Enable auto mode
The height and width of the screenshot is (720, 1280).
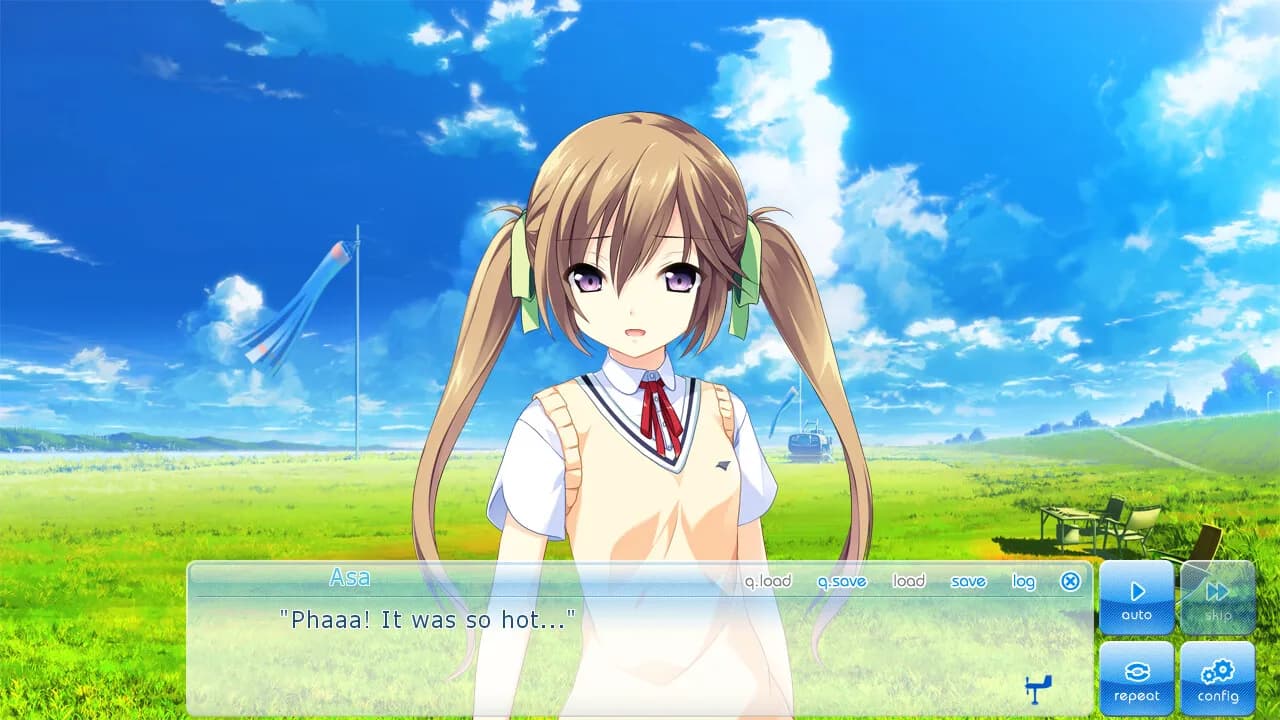pos(1137,598)
